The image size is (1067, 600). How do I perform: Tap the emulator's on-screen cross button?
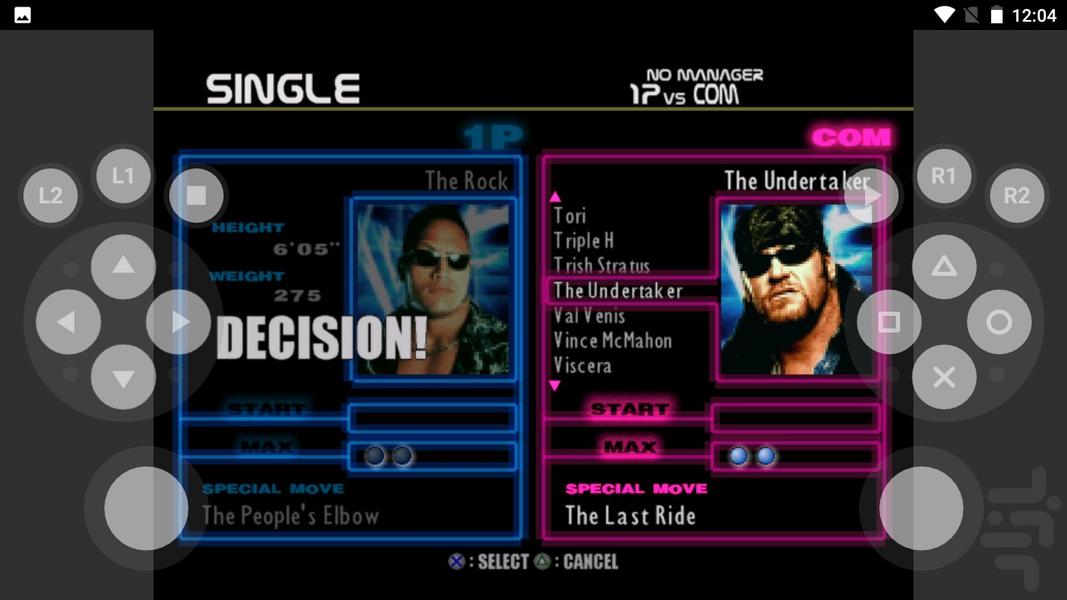coord(943,377)
